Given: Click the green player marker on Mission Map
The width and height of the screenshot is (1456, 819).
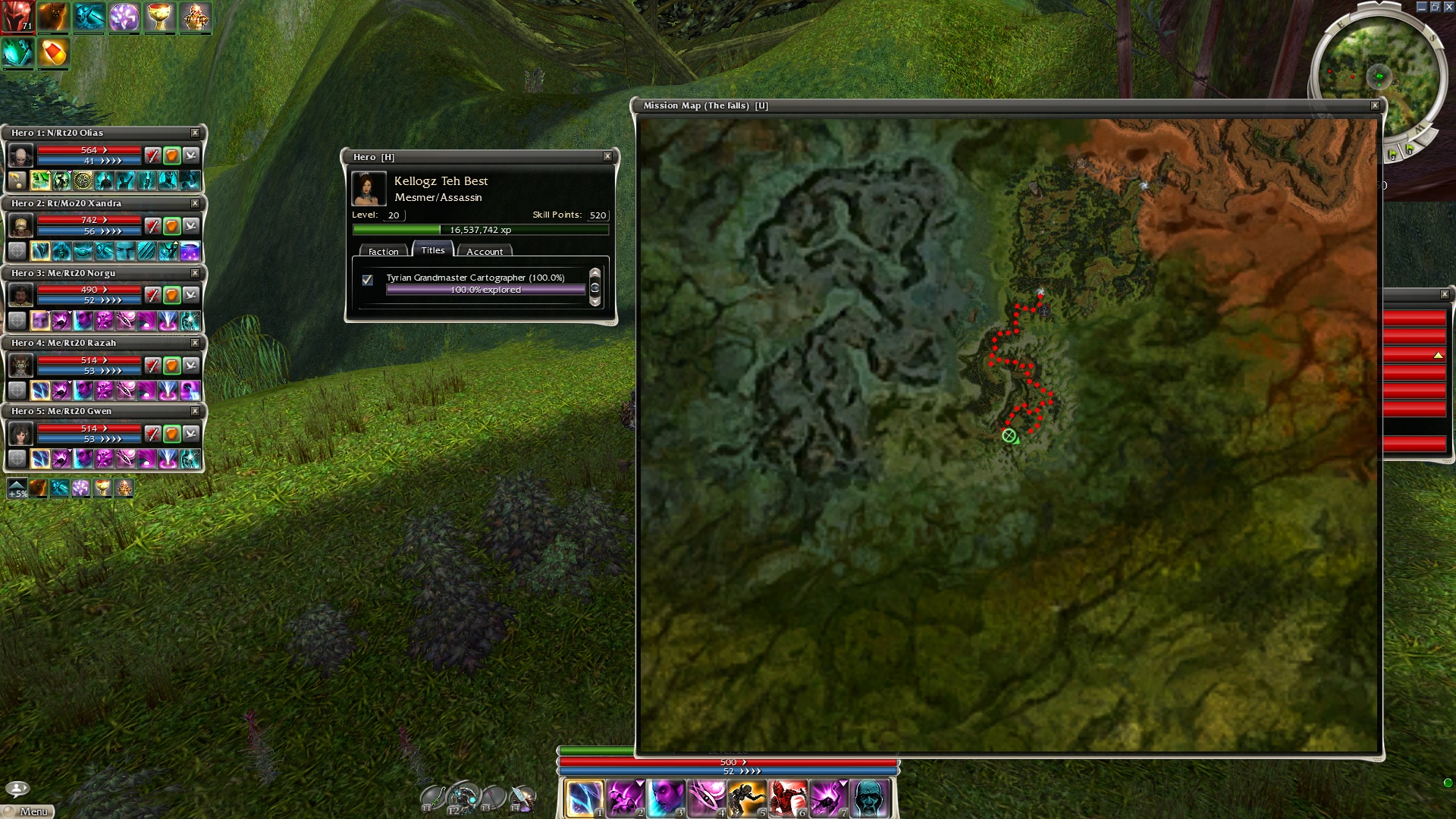Looking at the screenshot, I should tap(1009, 435).
